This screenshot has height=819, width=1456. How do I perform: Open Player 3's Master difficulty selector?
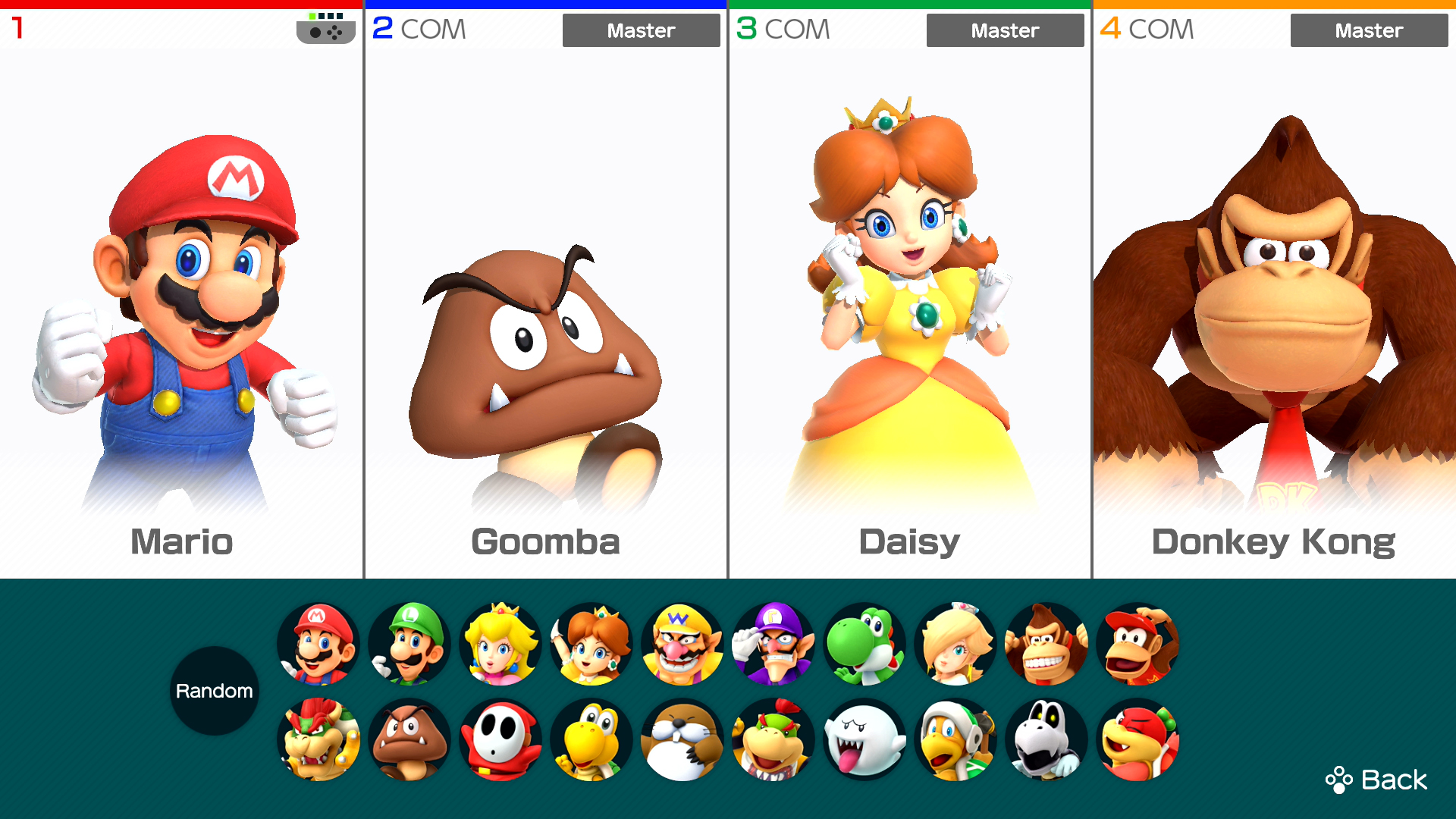click(x=1005, y=30)
